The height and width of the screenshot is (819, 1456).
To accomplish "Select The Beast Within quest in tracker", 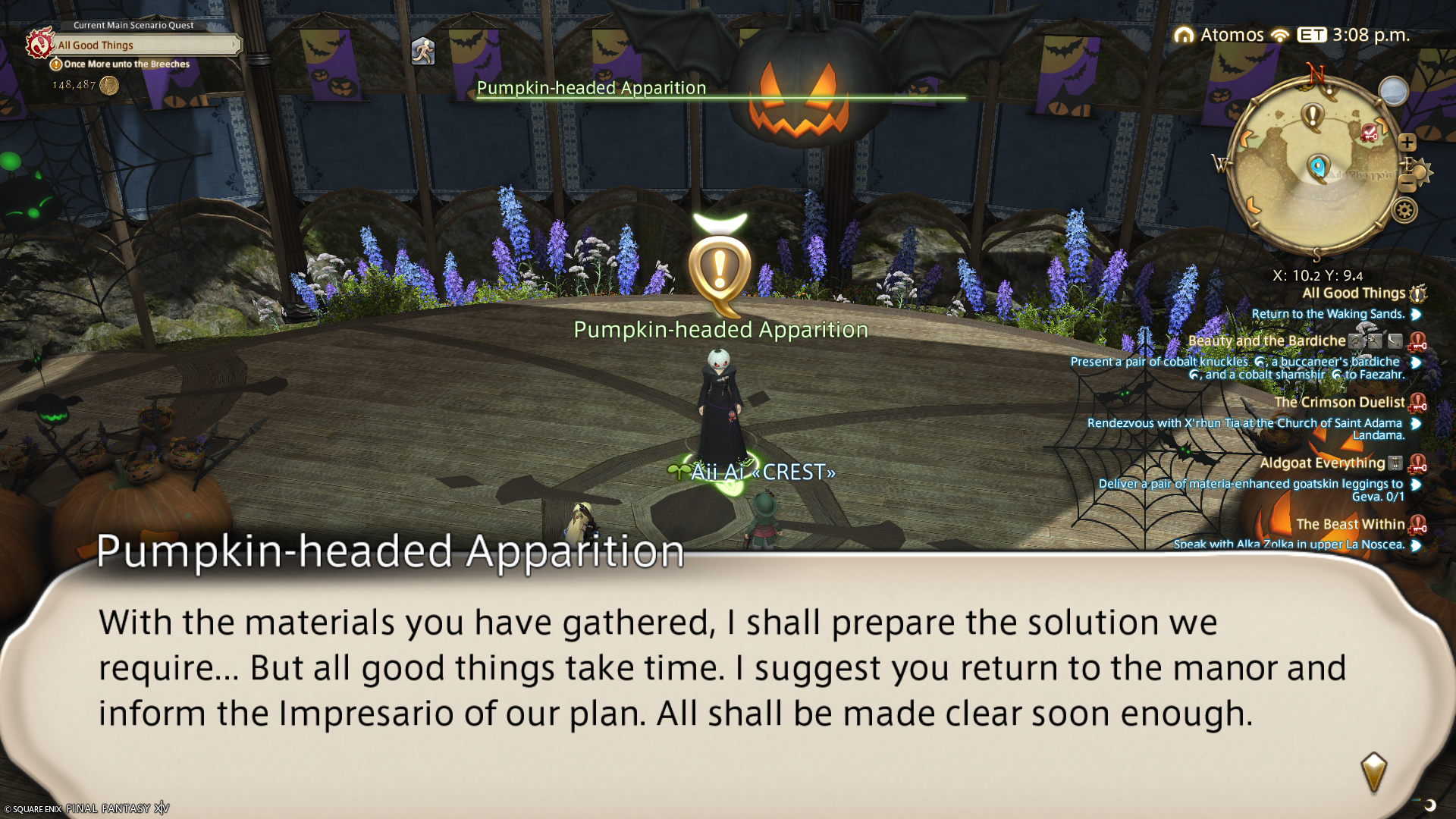I will pos(1350,524).
